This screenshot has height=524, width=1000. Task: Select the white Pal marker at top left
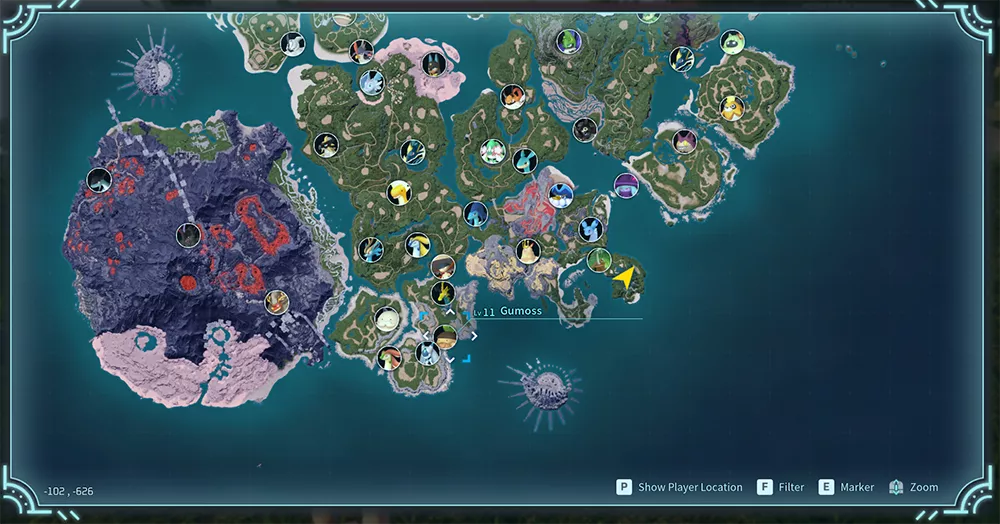[x=293, y=44]
